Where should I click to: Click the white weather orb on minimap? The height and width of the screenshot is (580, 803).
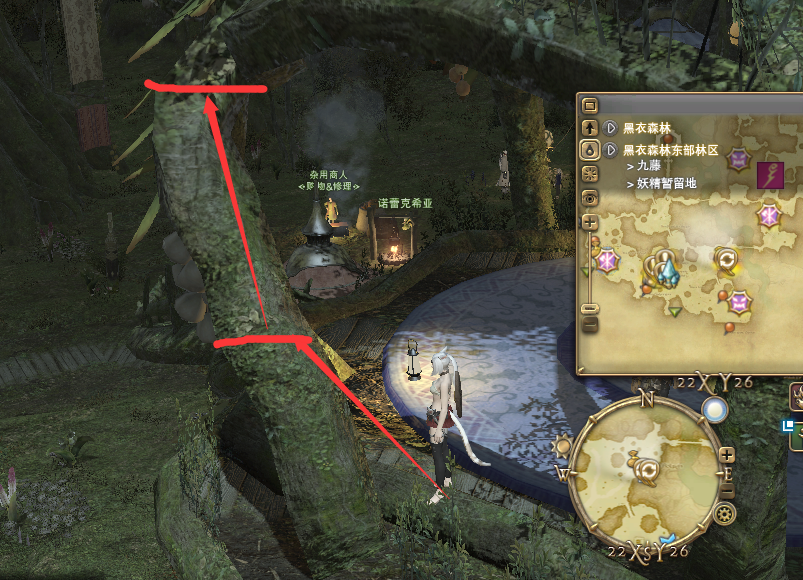(x=714, y=410)
